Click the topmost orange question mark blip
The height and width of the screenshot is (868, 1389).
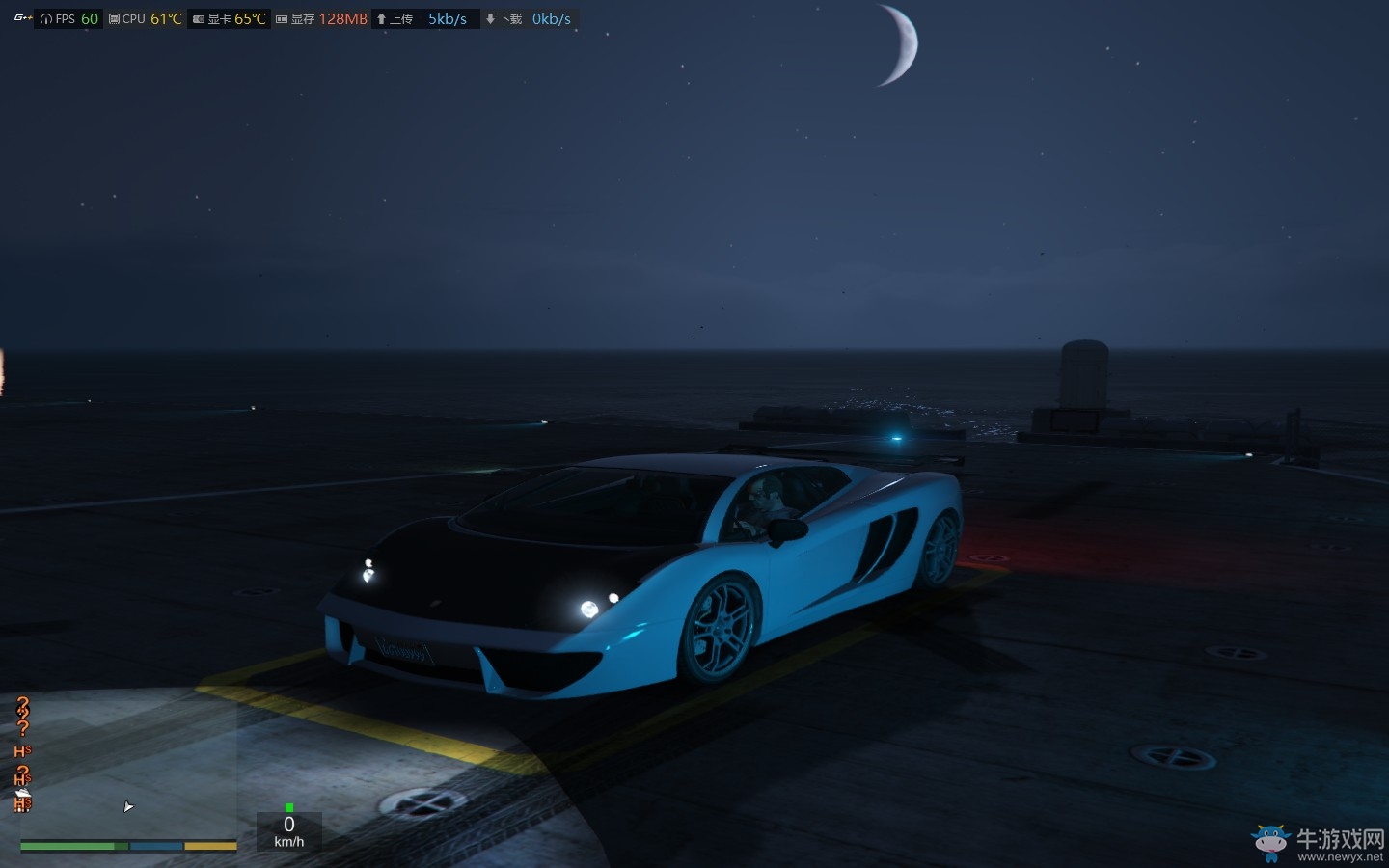coord(22,702)
